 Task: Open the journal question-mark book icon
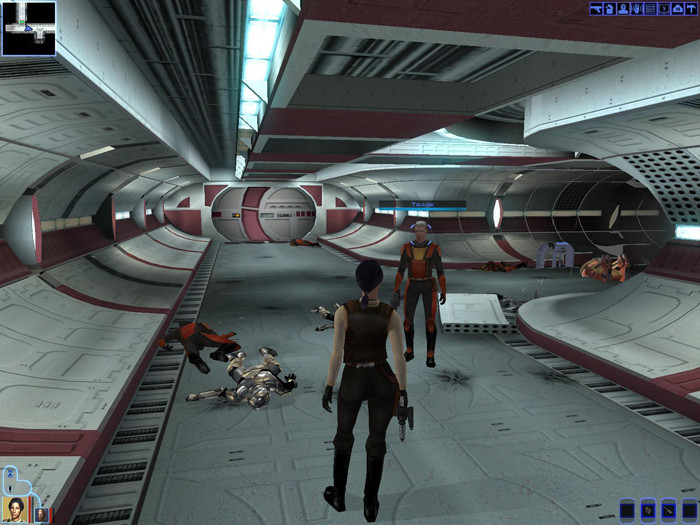pyautogui.click(x=663, y=8)
